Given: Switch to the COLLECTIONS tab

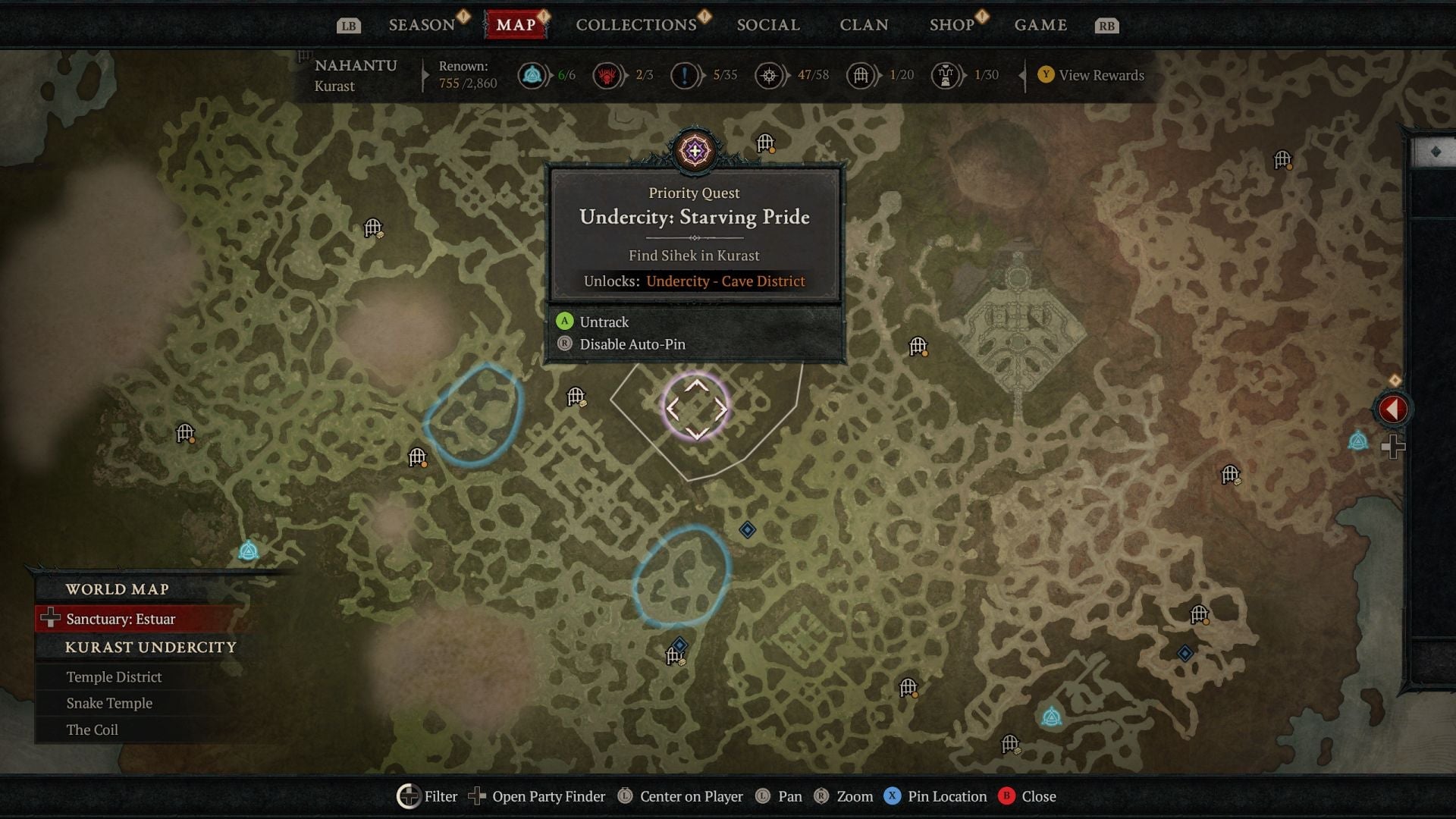Looking at the screenshot, I should 635,24.
